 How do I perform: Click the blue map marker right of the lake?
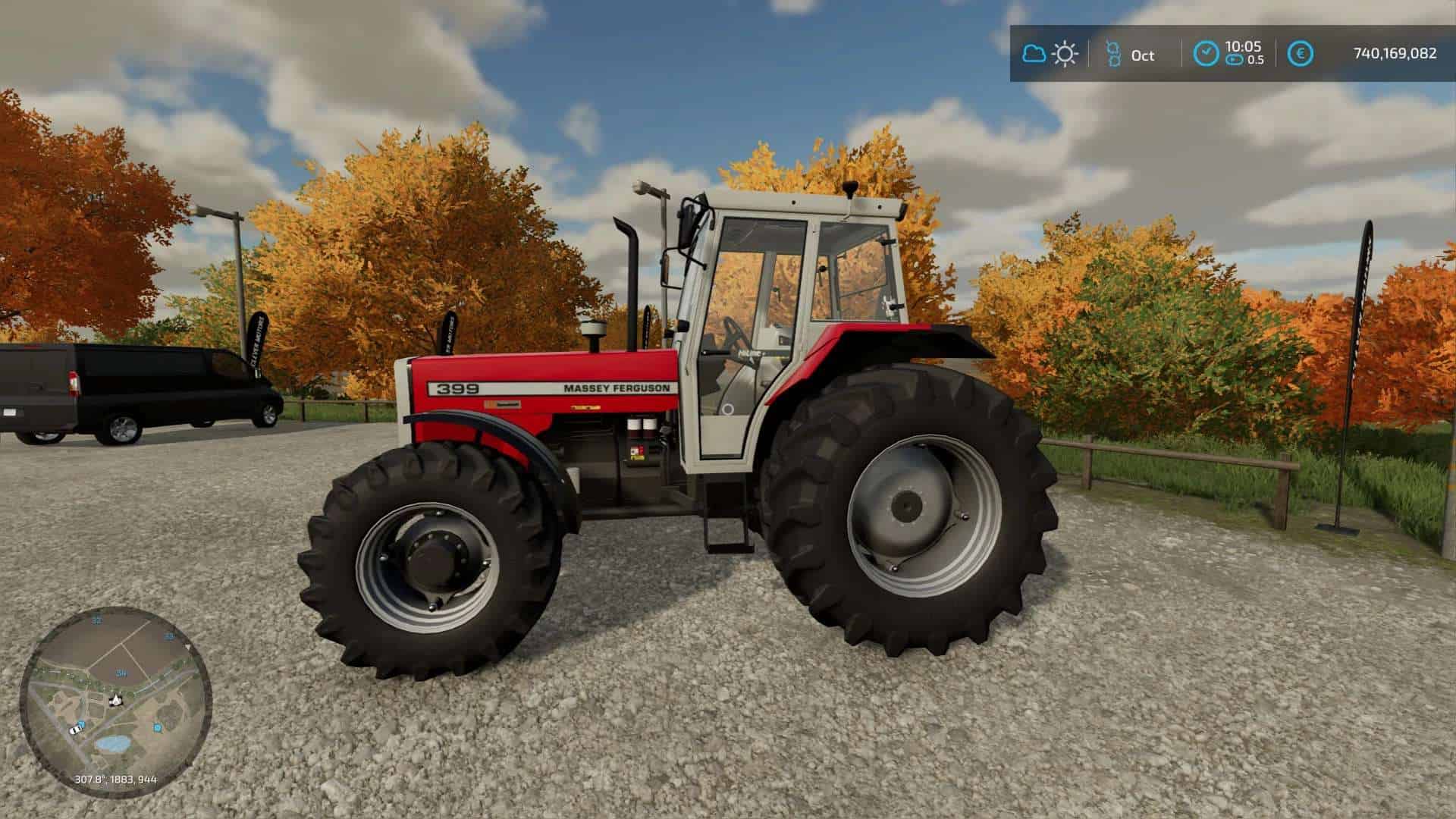pos(158,728)
